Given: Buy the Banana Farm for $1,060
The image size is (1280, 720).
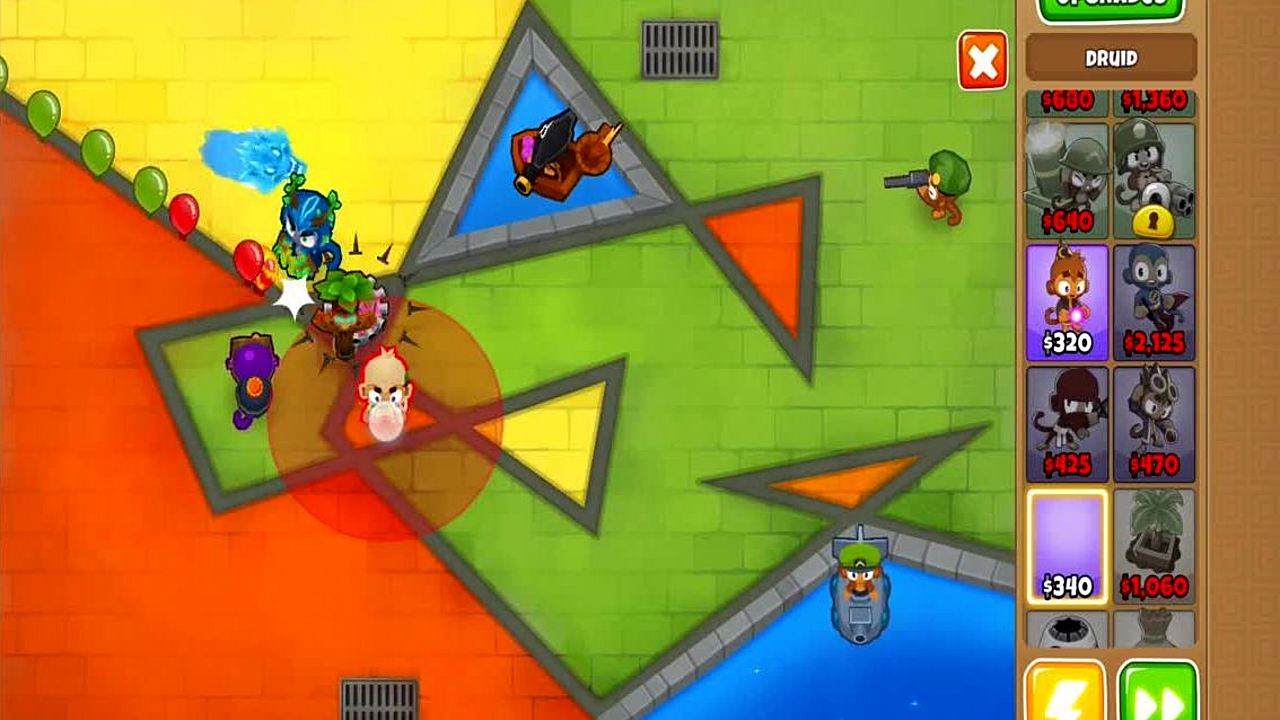Looking at the screenshot, I should pyautogui.click(x=1154, y=546).
